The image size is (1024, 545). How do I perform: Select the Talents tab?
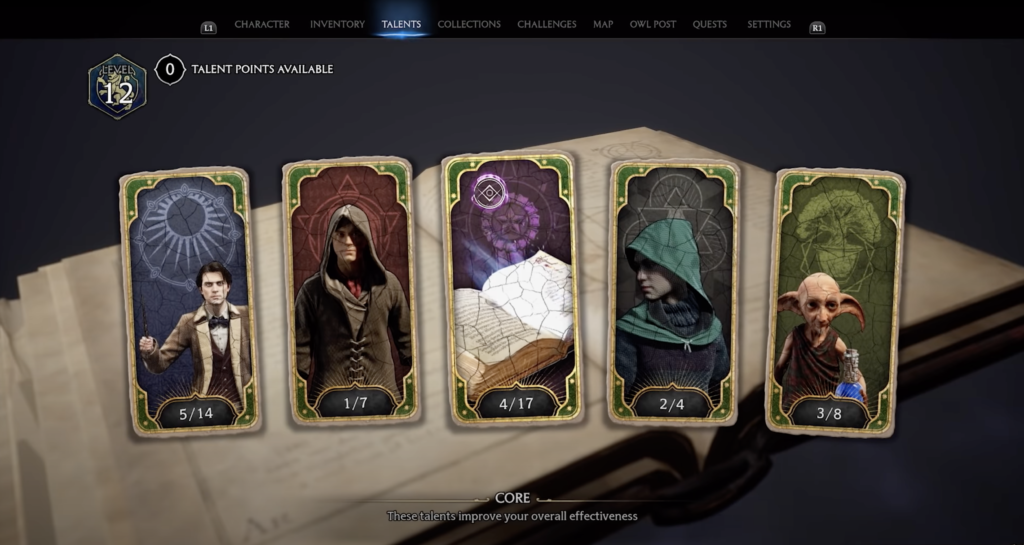pos(401,24)
